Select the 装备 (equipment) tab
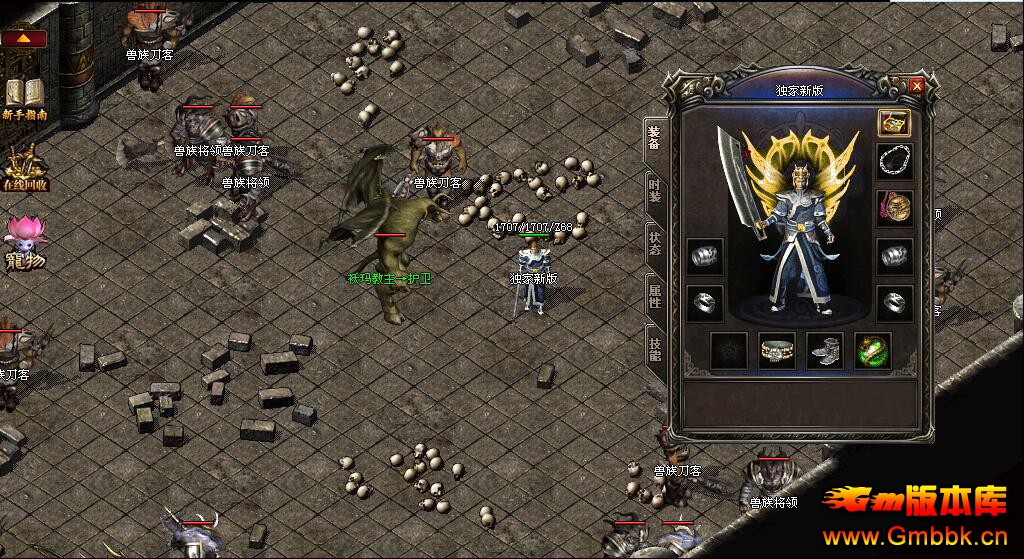 tap(654, 135)
